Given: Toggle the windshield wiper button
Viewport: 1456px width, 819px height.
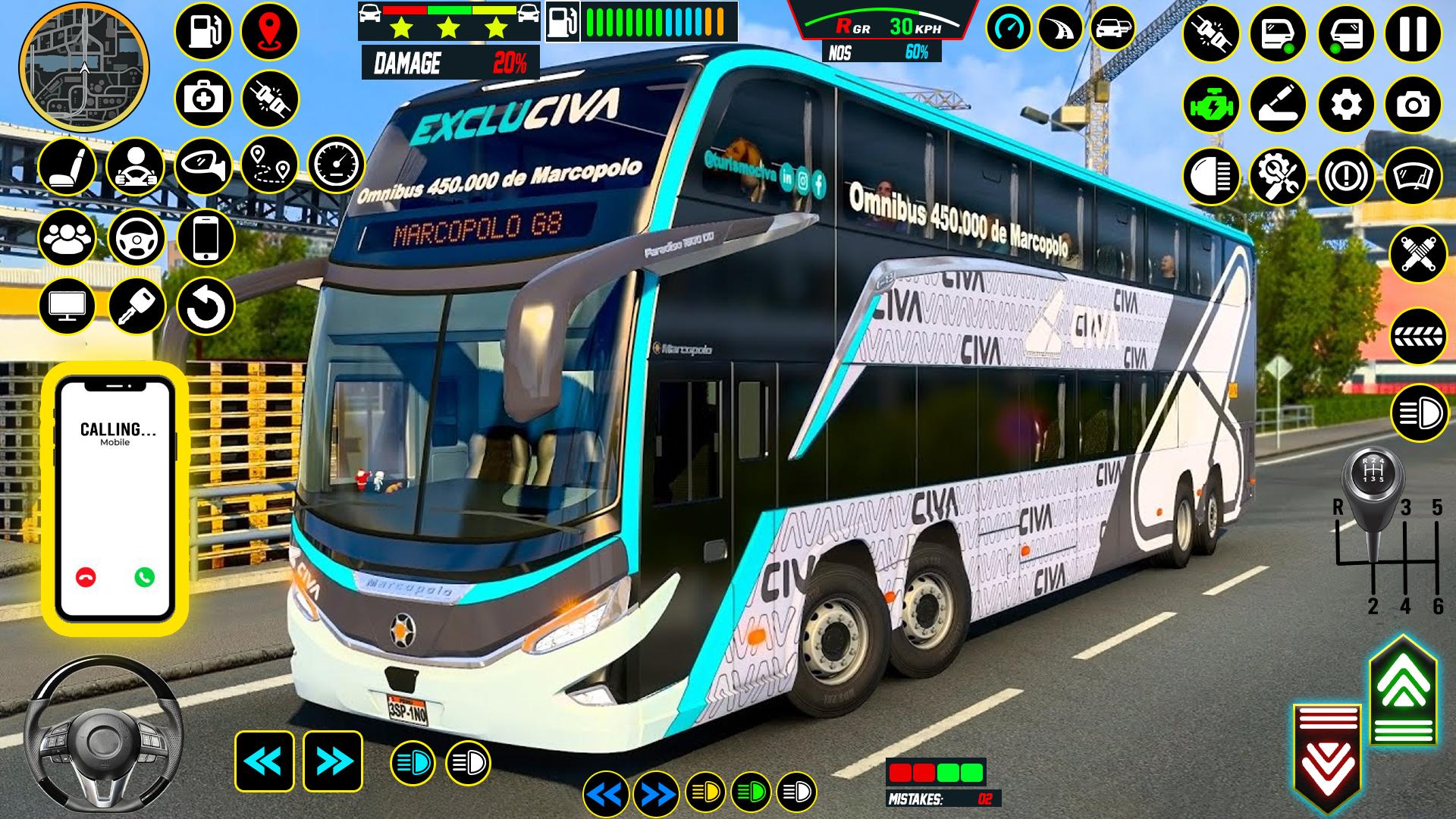Looking at the screenshot, I should pyautogui.click(x=1412, y=177).
